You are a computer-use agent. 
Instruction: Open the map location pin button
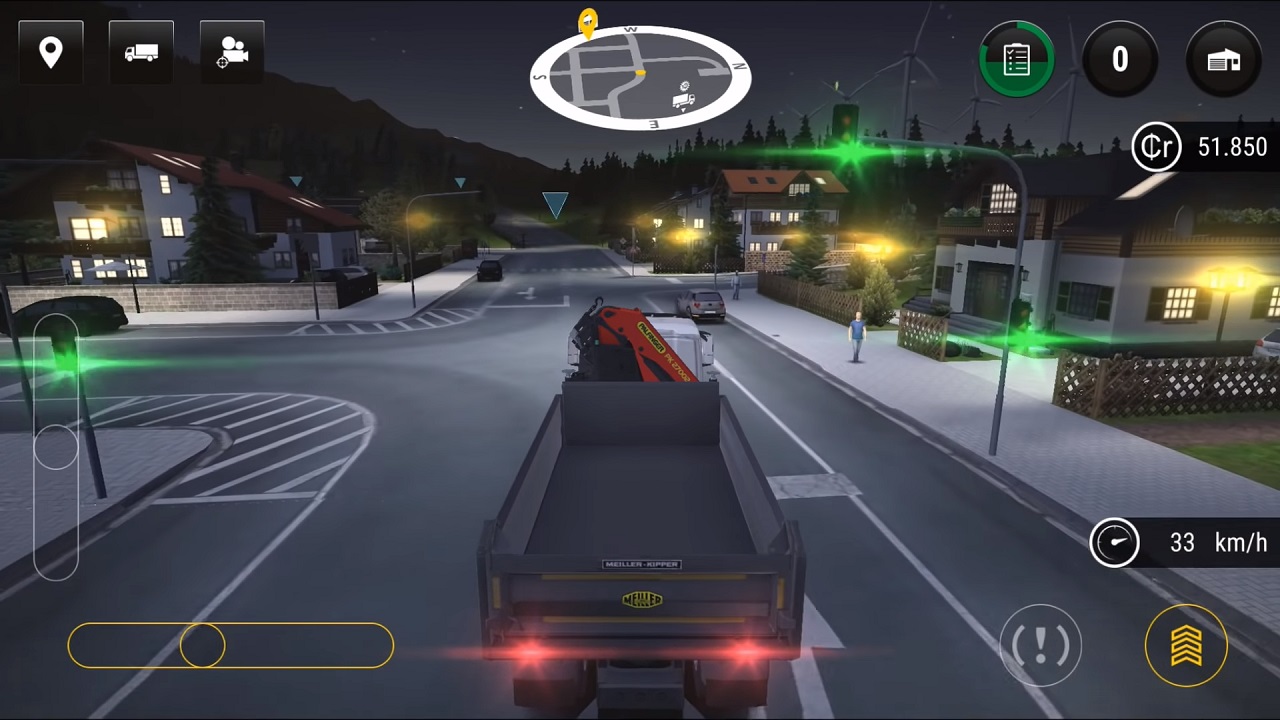click(50, 52)
